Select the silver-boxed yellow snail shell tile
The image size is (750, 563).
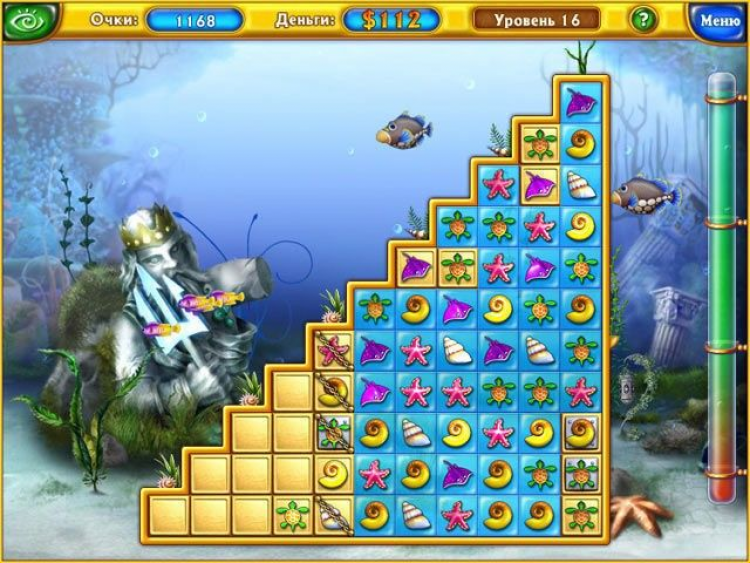(x=580, y=432)
